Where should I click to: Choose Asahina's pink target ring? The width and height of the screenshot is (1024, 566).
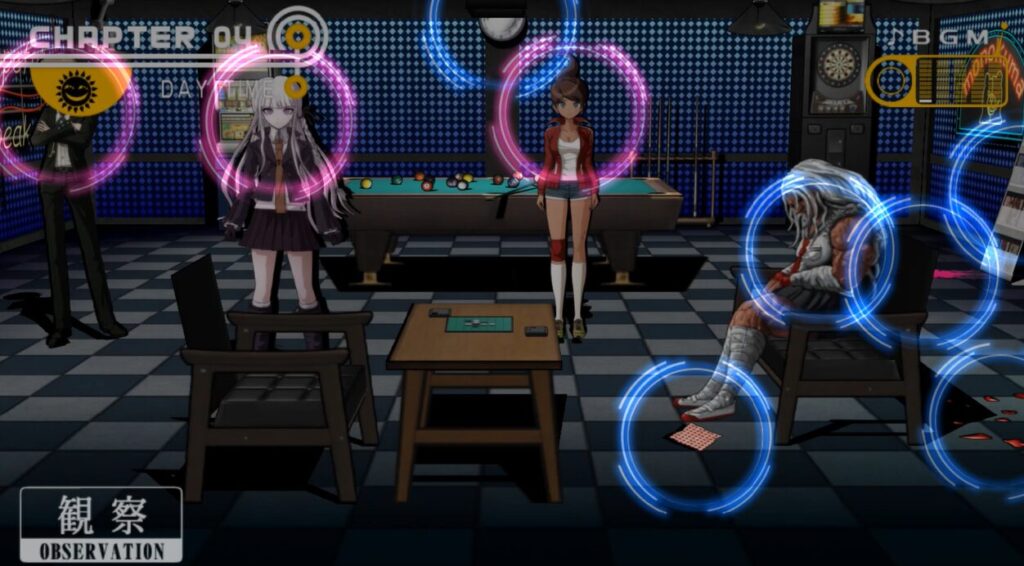(571, 110)
